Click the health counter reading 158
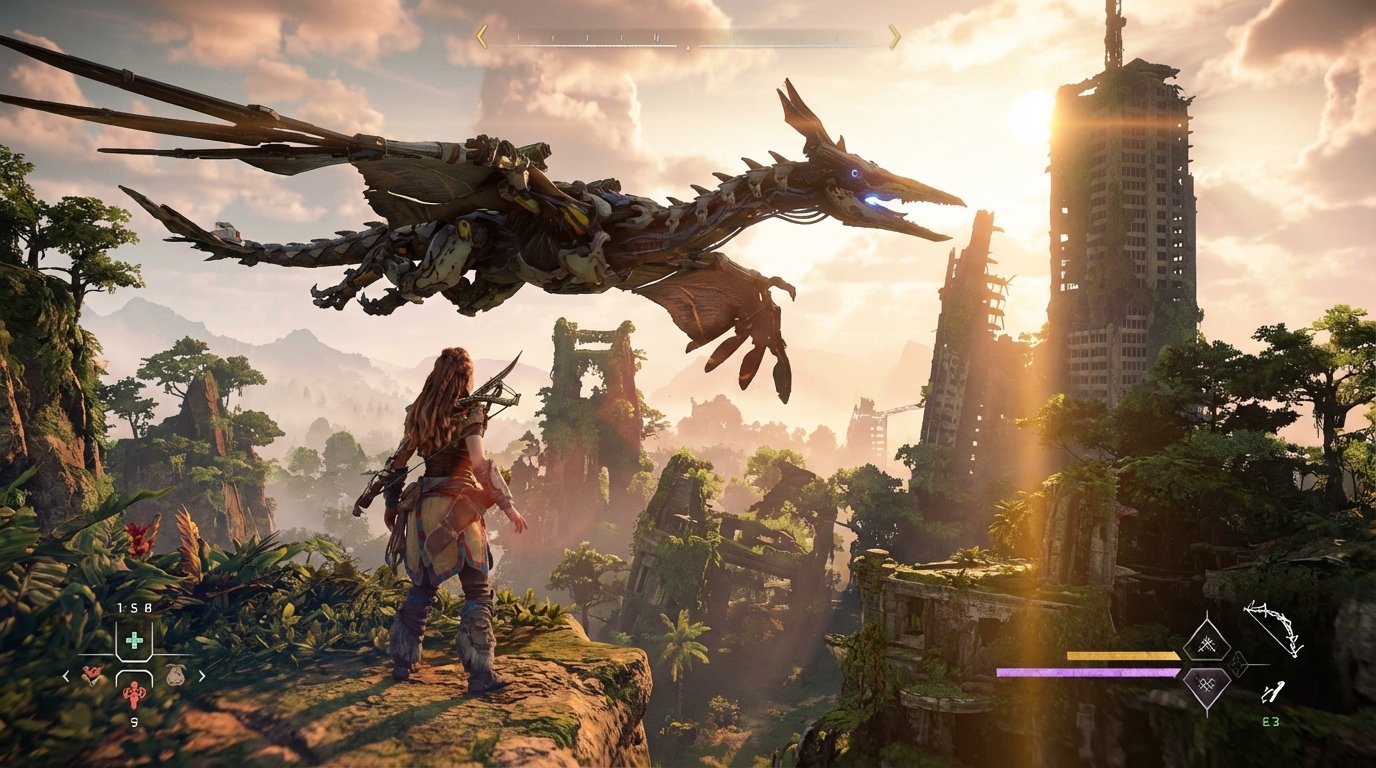1376x768 pixels. click(x=133, y=607)
